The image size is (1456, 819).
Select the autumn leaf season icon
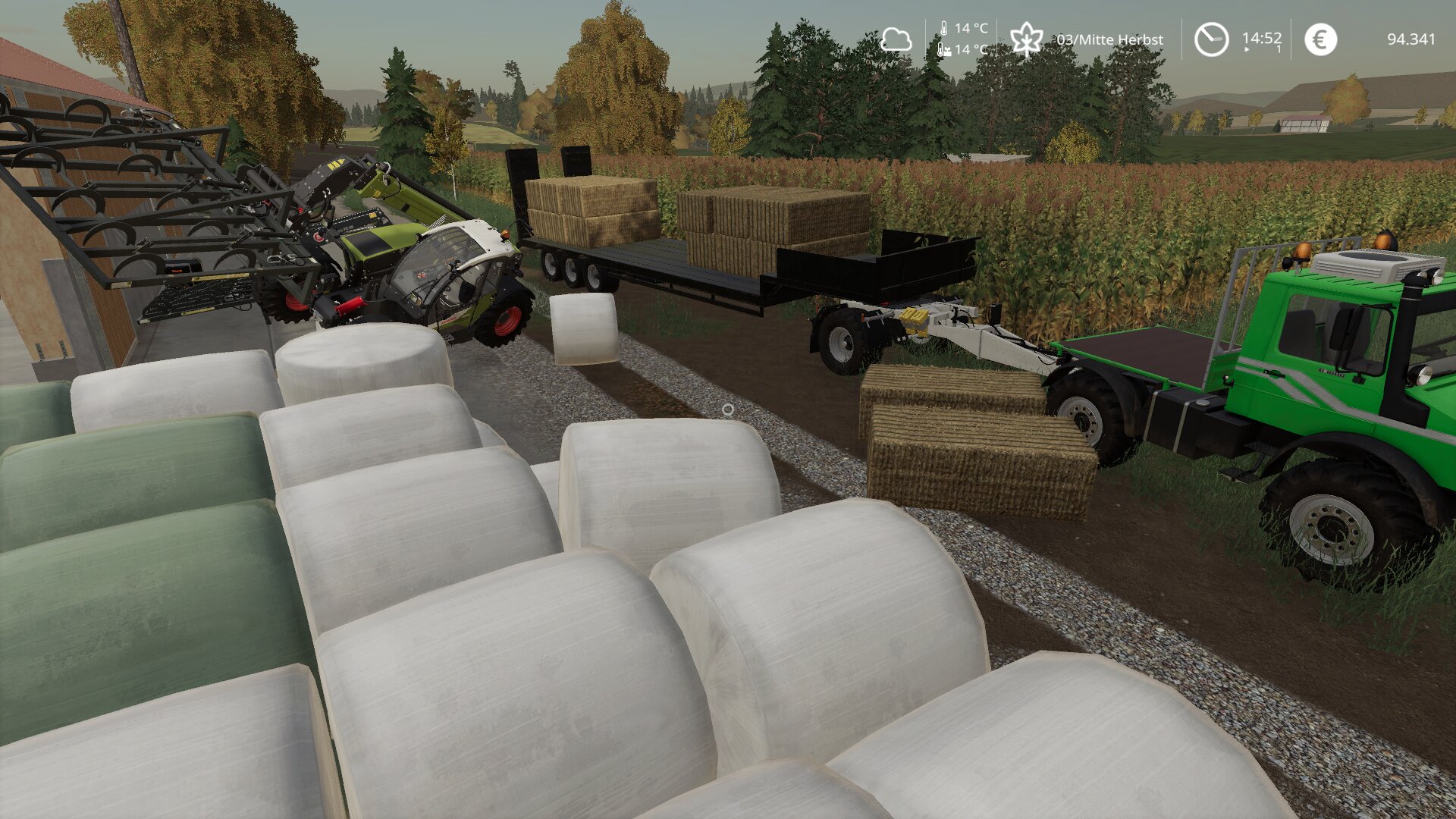[1026, 39]
